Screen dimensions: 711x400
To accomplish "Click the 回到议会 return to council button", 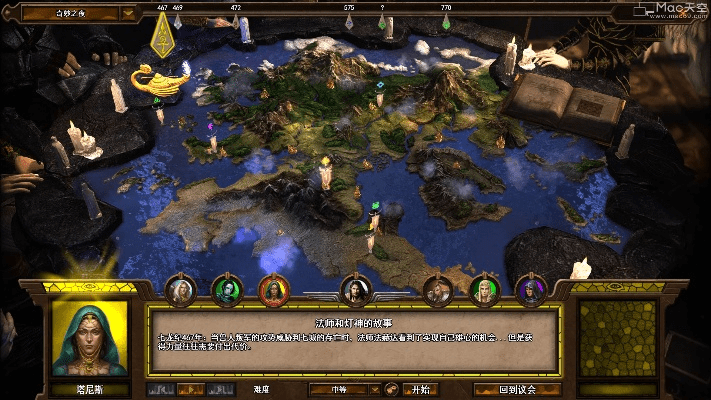I will (x=517, y=389).
